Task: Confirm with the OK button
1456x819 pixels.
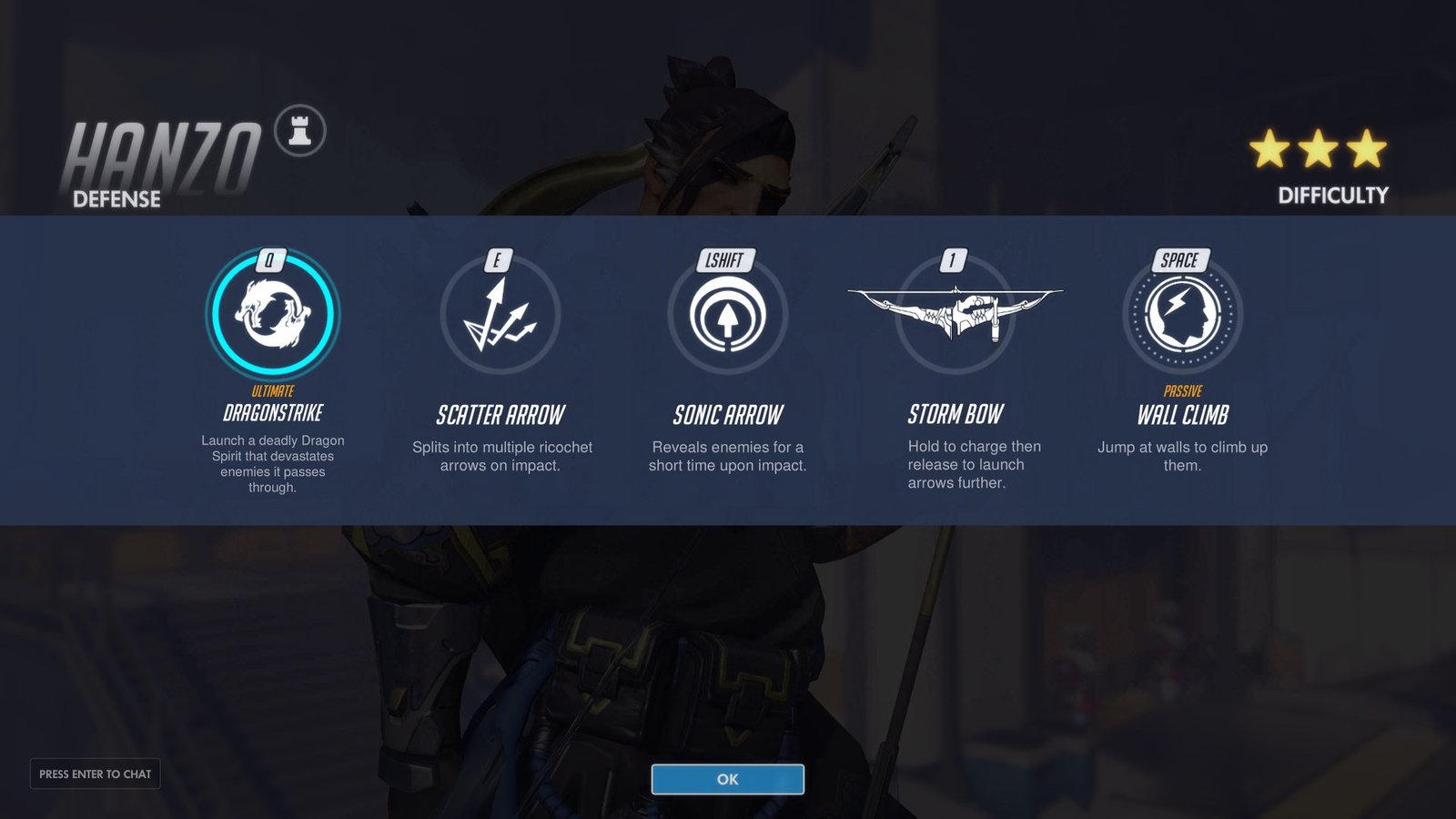Action: click(727, 779)
